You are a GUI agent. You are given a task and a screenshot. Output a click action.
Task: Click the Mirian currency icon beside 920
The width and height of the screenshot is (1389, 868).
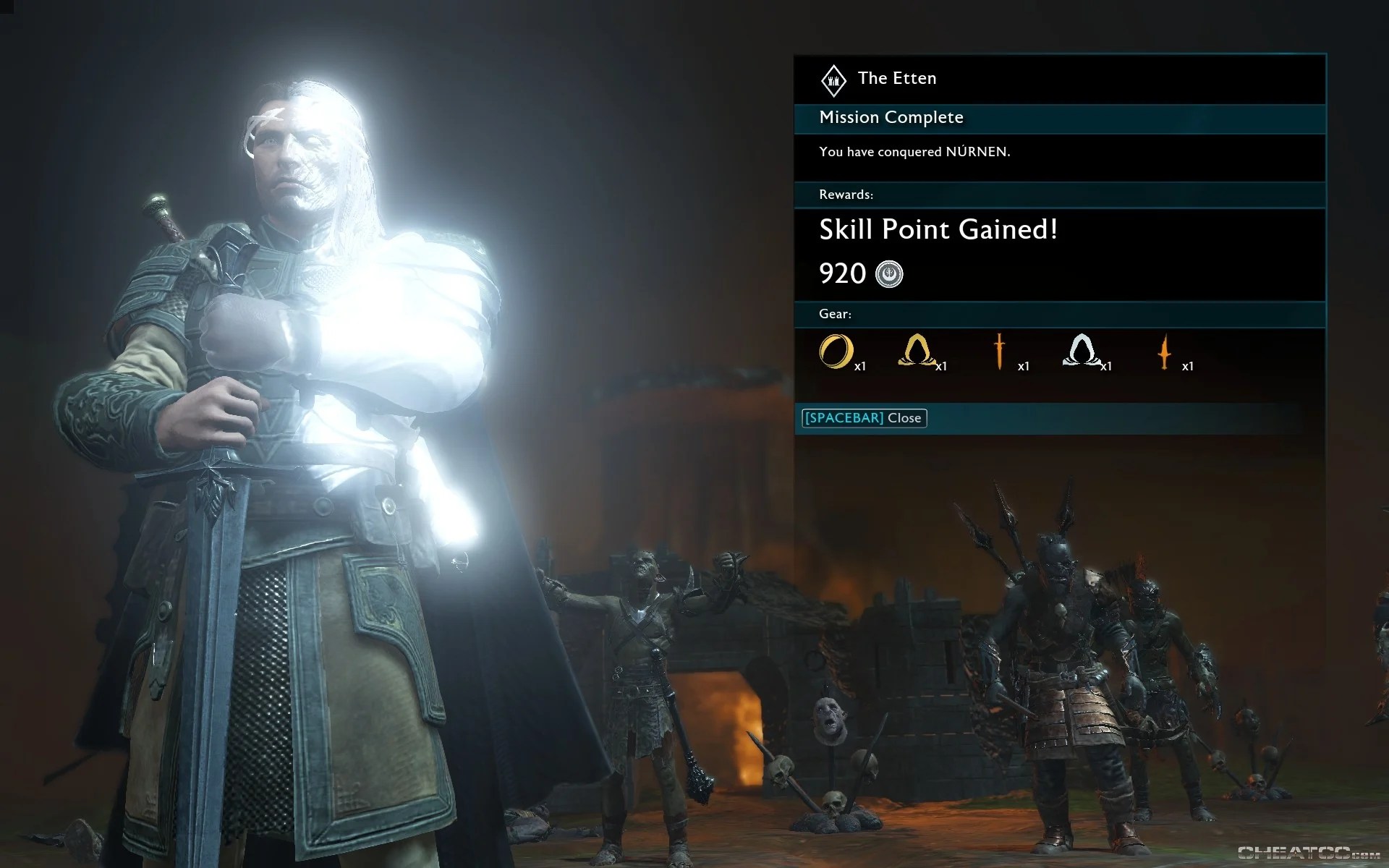click(x=891, y=274)
